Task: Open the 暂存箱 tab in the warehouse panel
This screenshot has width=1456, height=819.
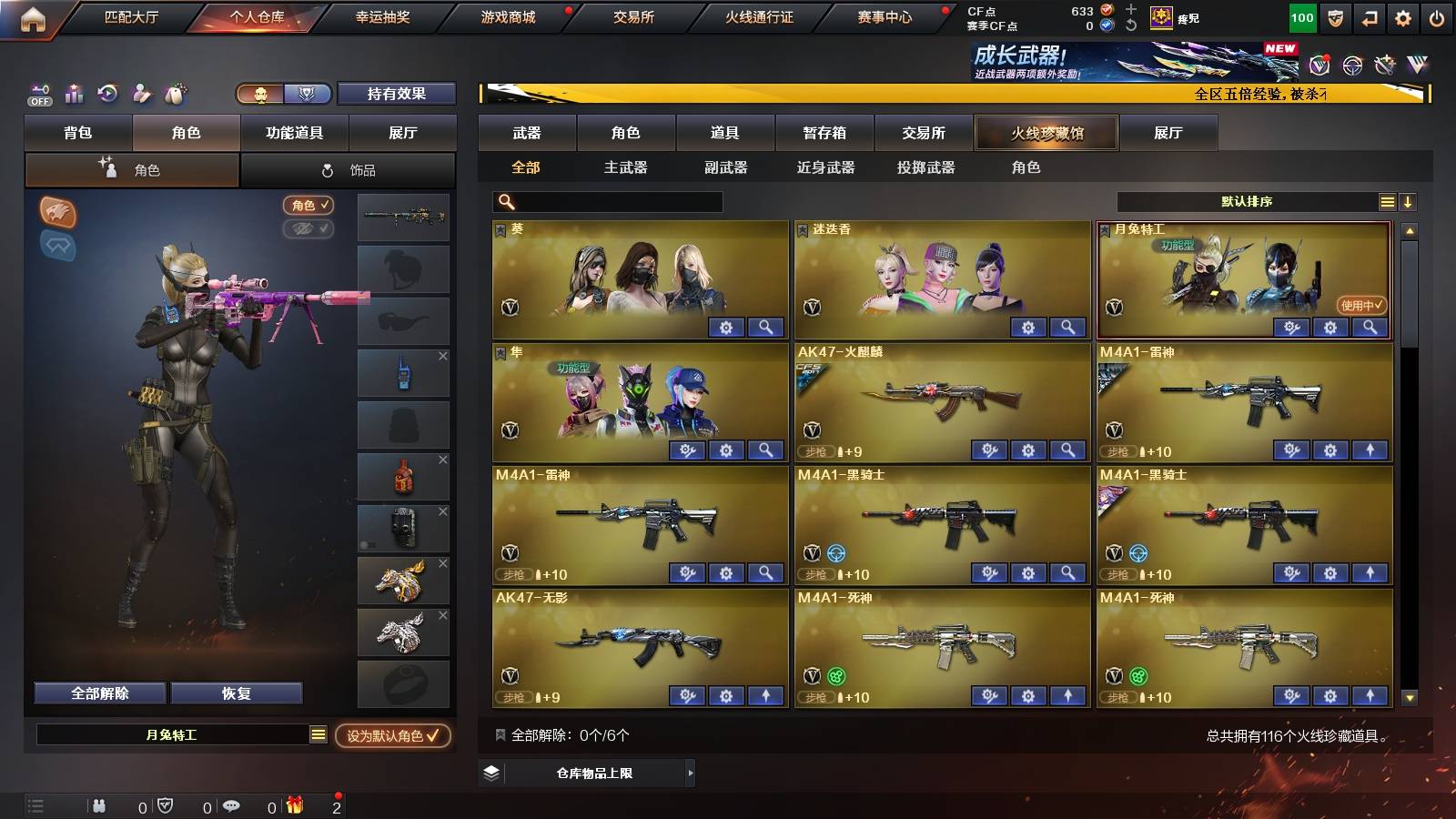Action: tap(824, 133)
